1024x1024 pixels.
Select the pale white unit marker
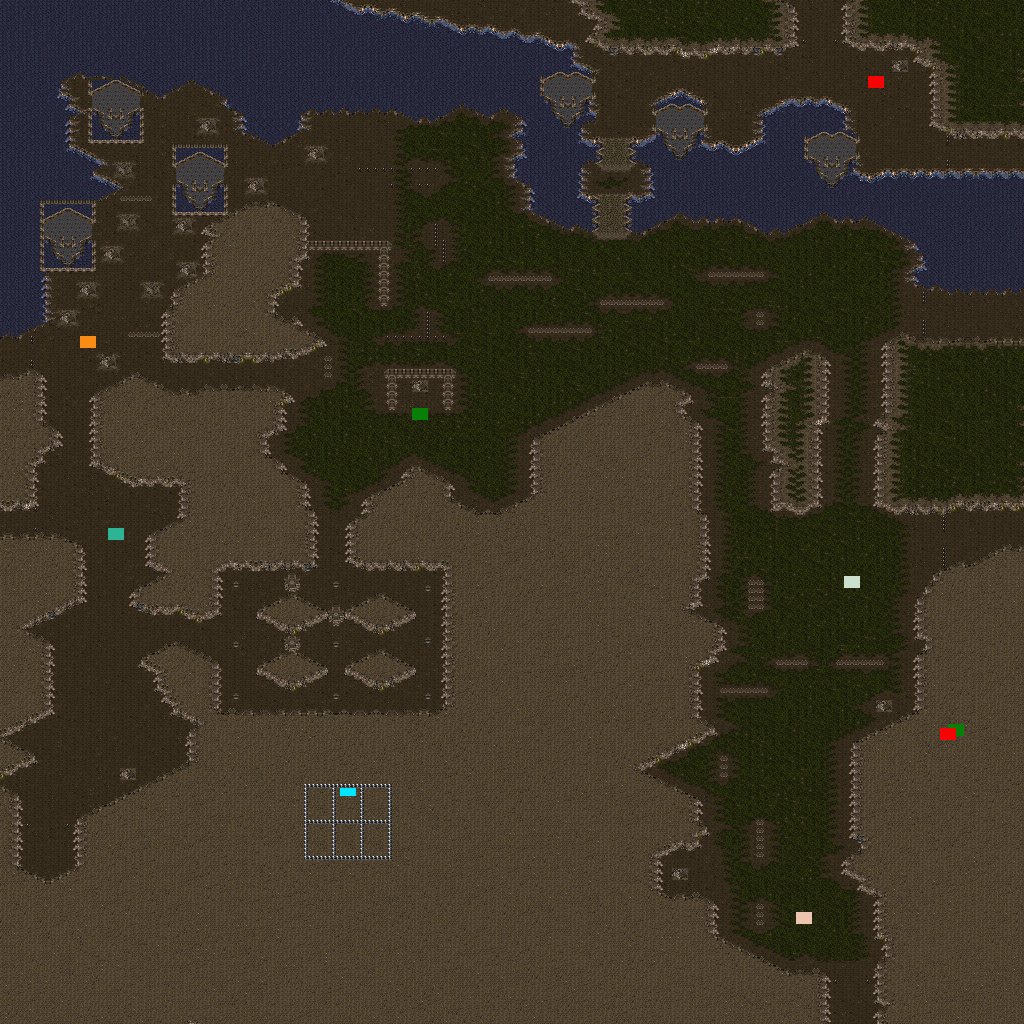coord(852,582)
